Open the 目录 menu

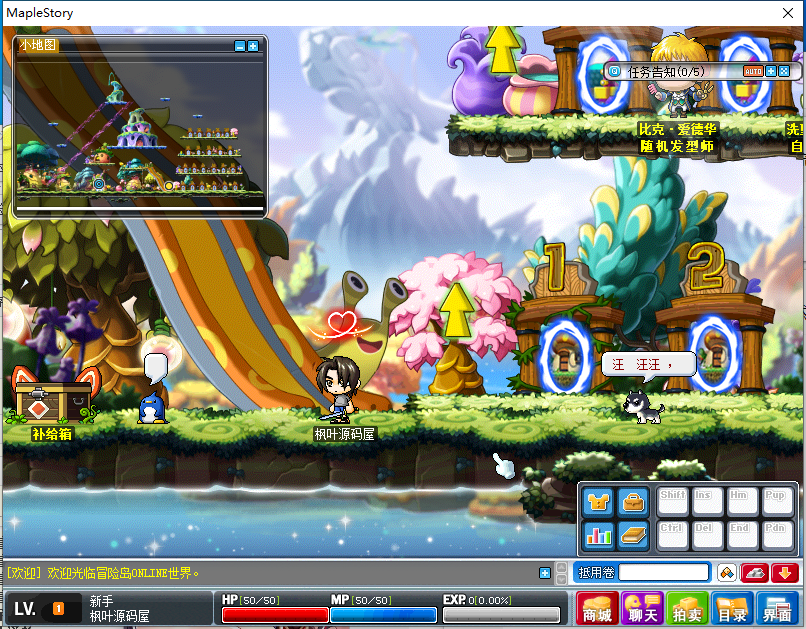(x=732, y=609)
